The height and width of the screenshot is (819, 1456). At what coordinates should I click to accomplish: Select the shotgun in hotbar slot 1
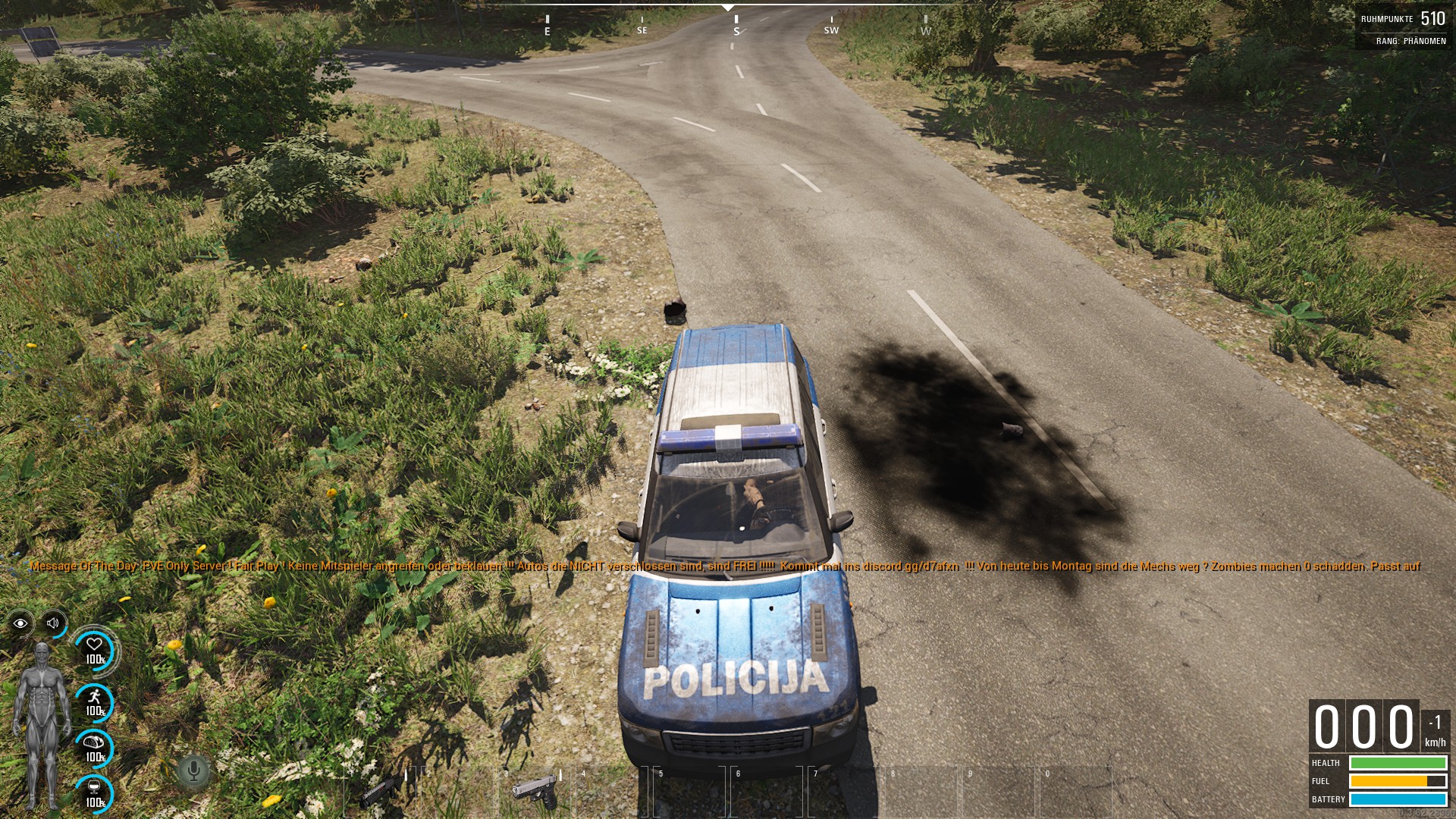point(381,791)
